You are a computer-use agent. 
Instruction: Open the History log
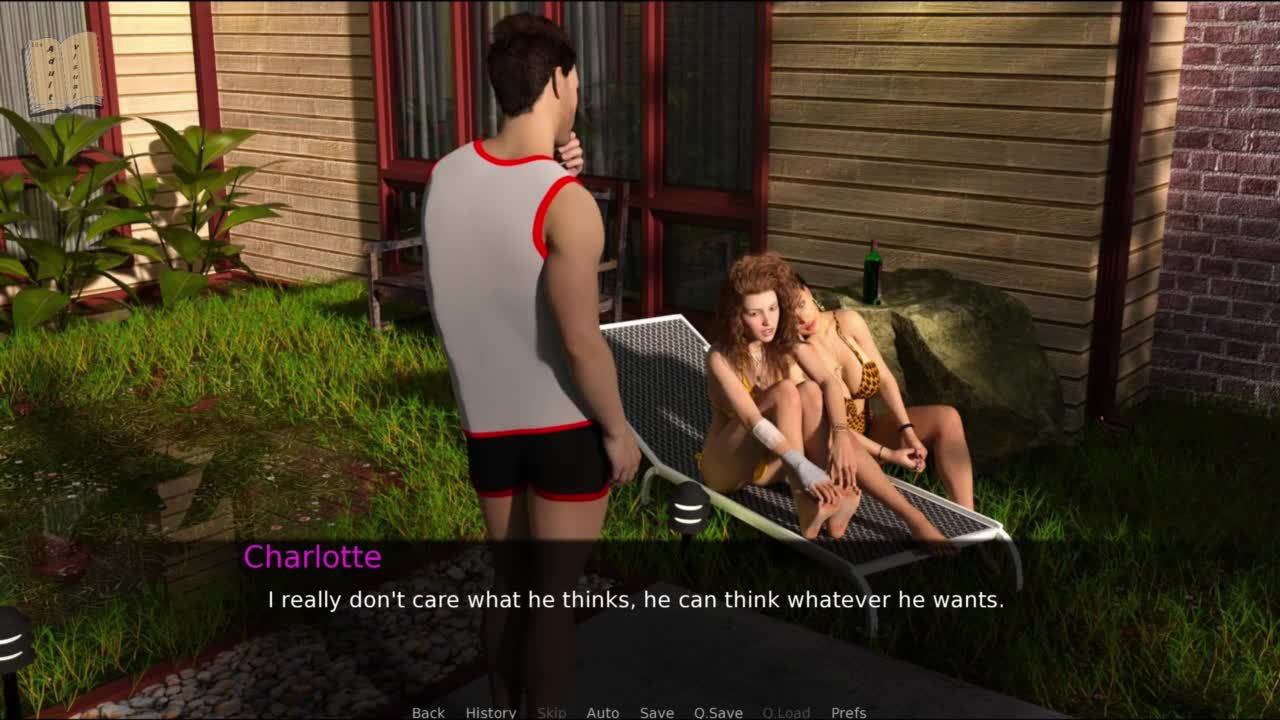pyautogui.click(x=490, y=712)
